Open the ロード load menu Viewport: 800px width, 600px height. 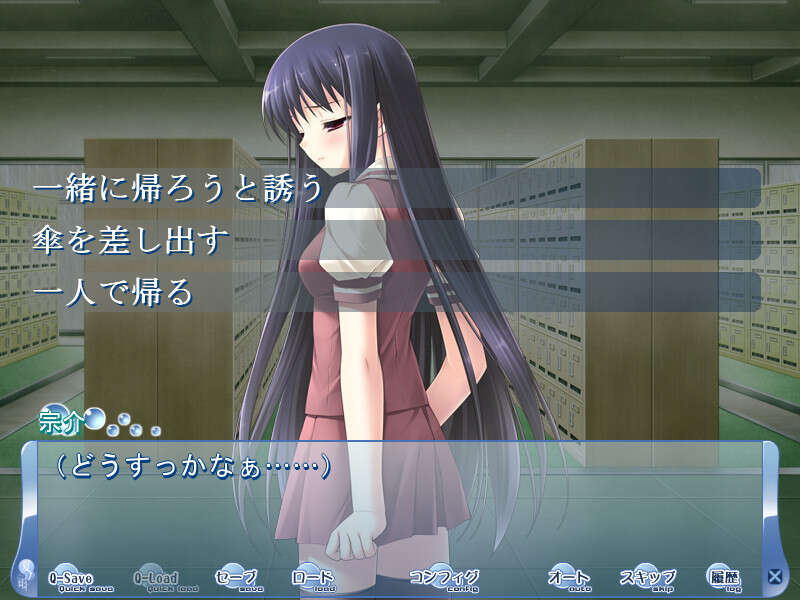[312, 578]
